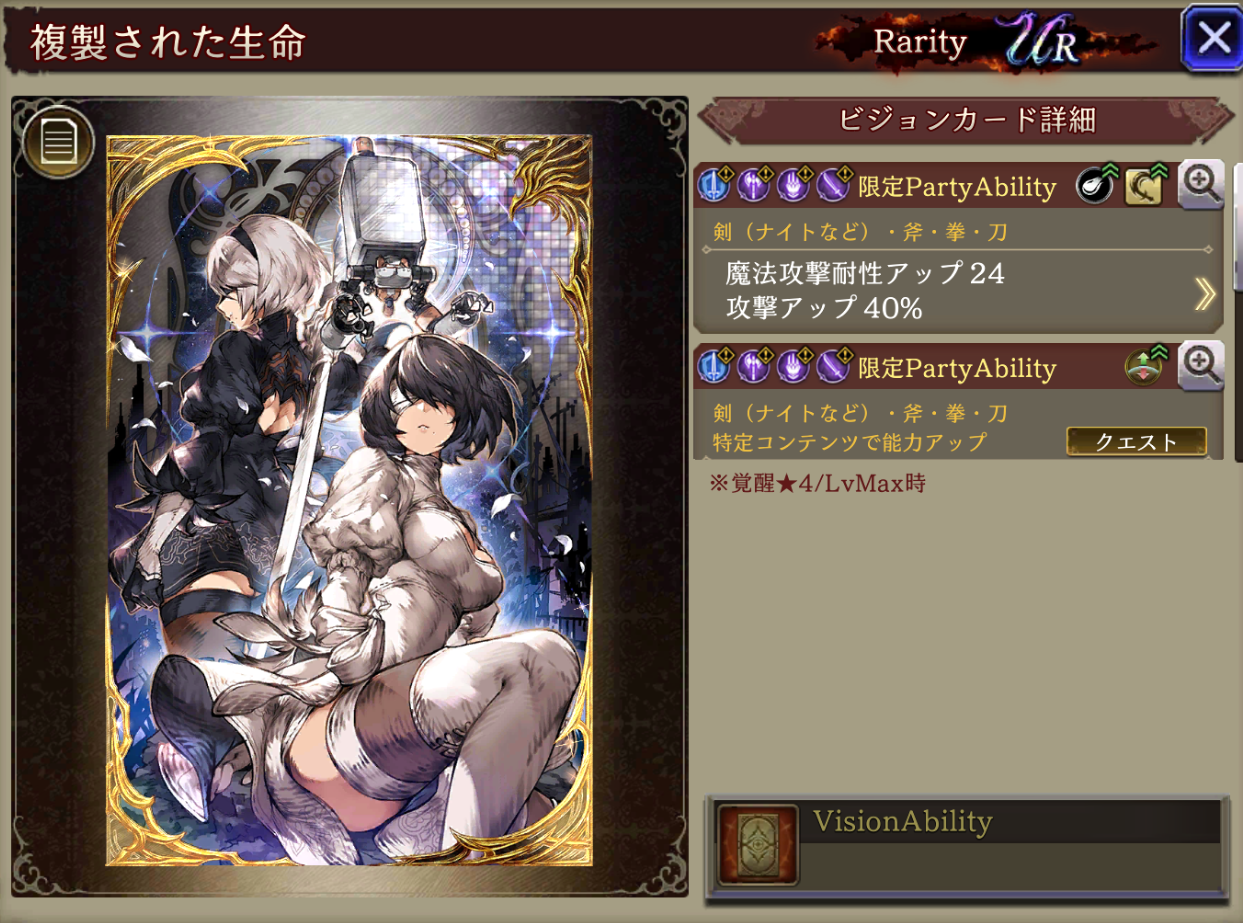
Task: Expand stats with the yellow chevron arrow
Action: pyautogui.click(x=1205, y=293)
